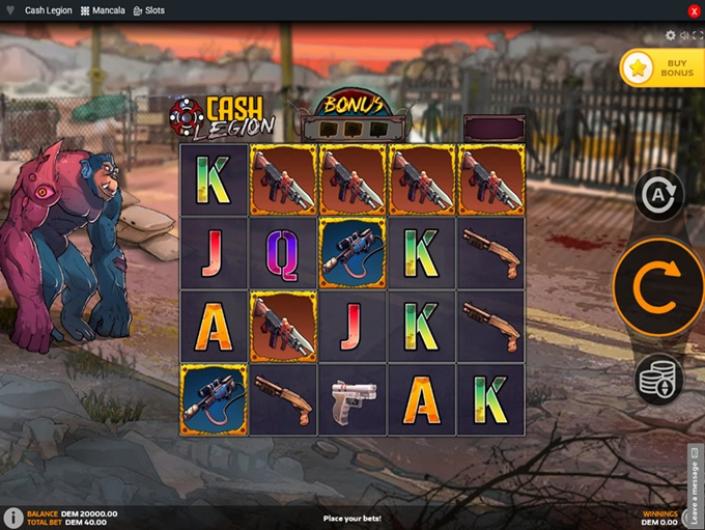Switch the game to fullscreen
This screenshot has width=705, height=530.
tap(697, 36)
